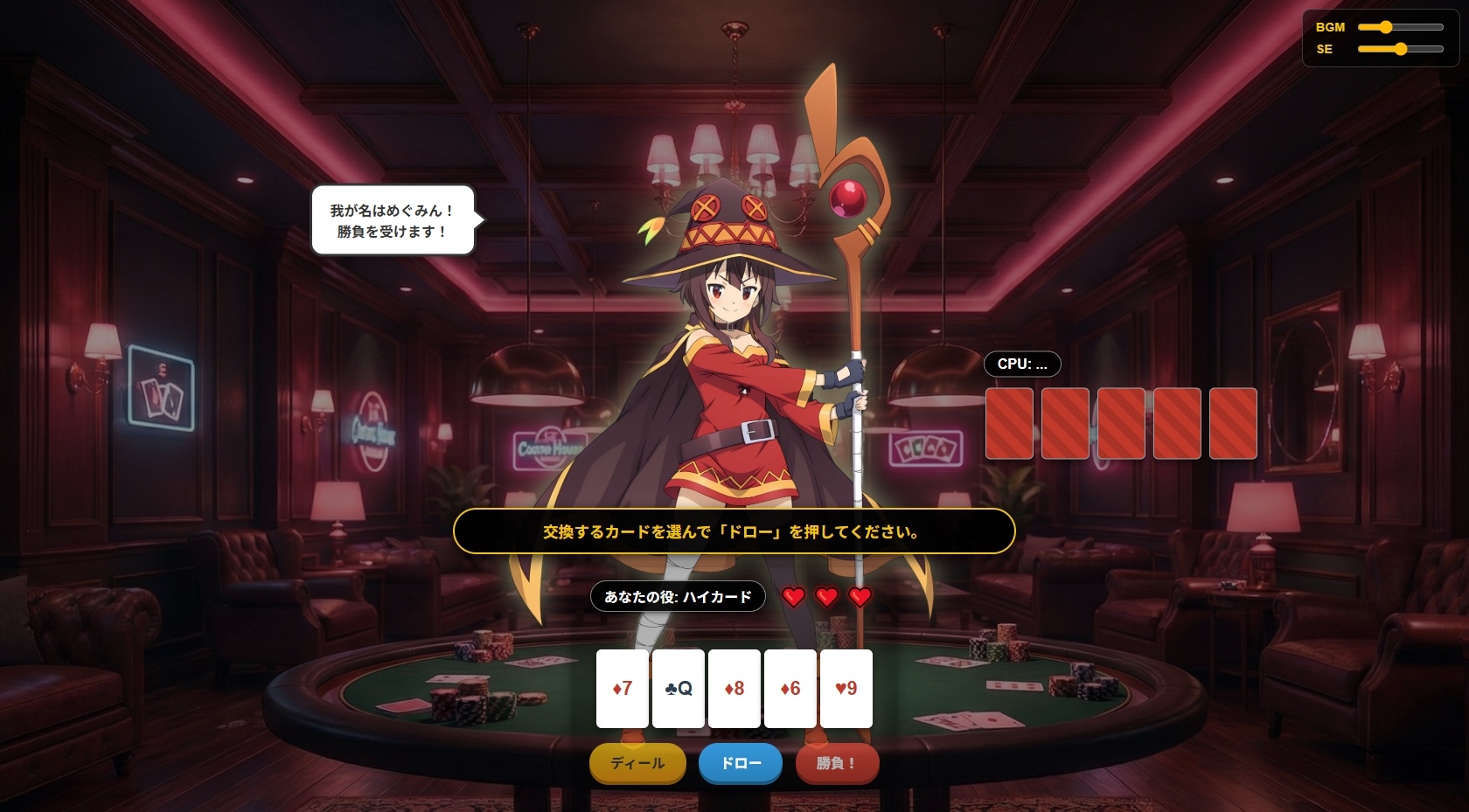Click the yellow ディール deal button
Screen dimensions: 1469x812
(x=637, y=763)
